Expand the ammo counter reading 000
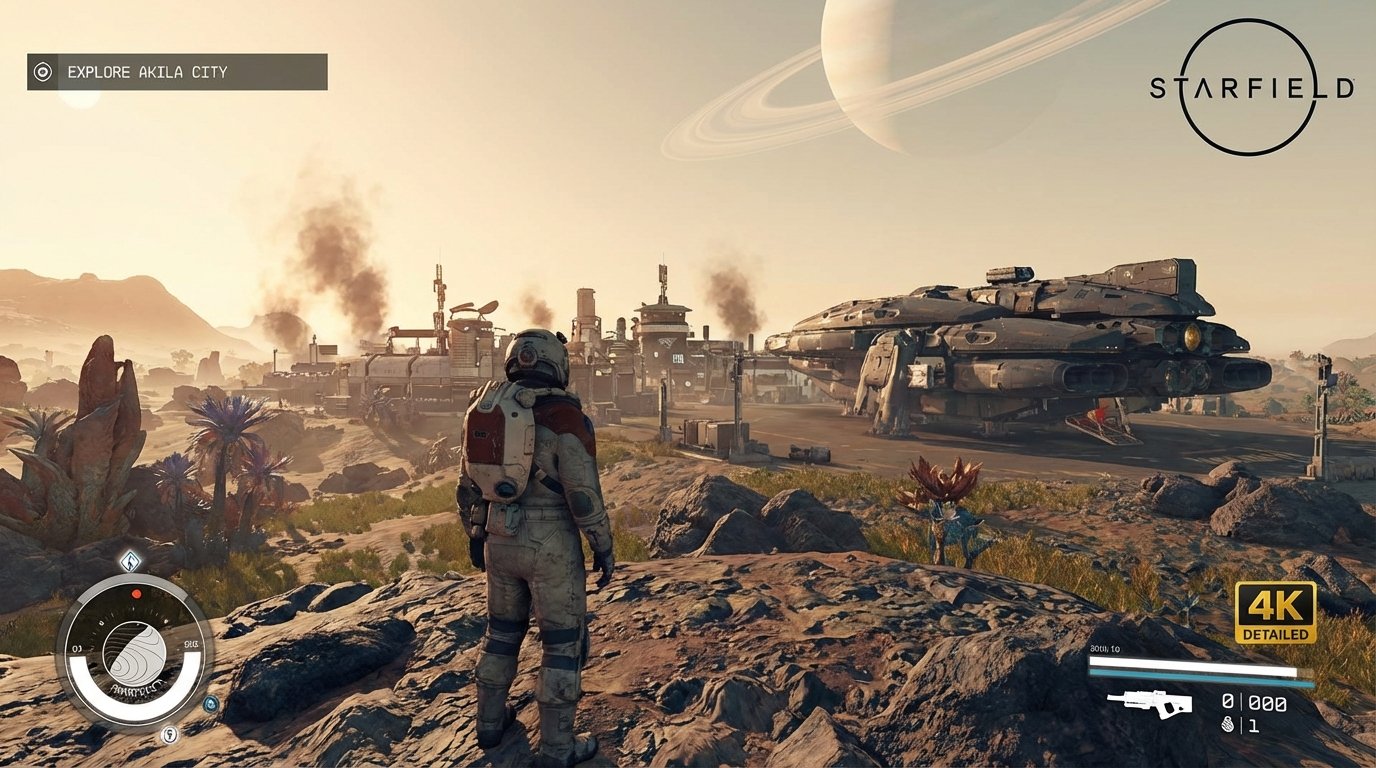 point(1267,703)
